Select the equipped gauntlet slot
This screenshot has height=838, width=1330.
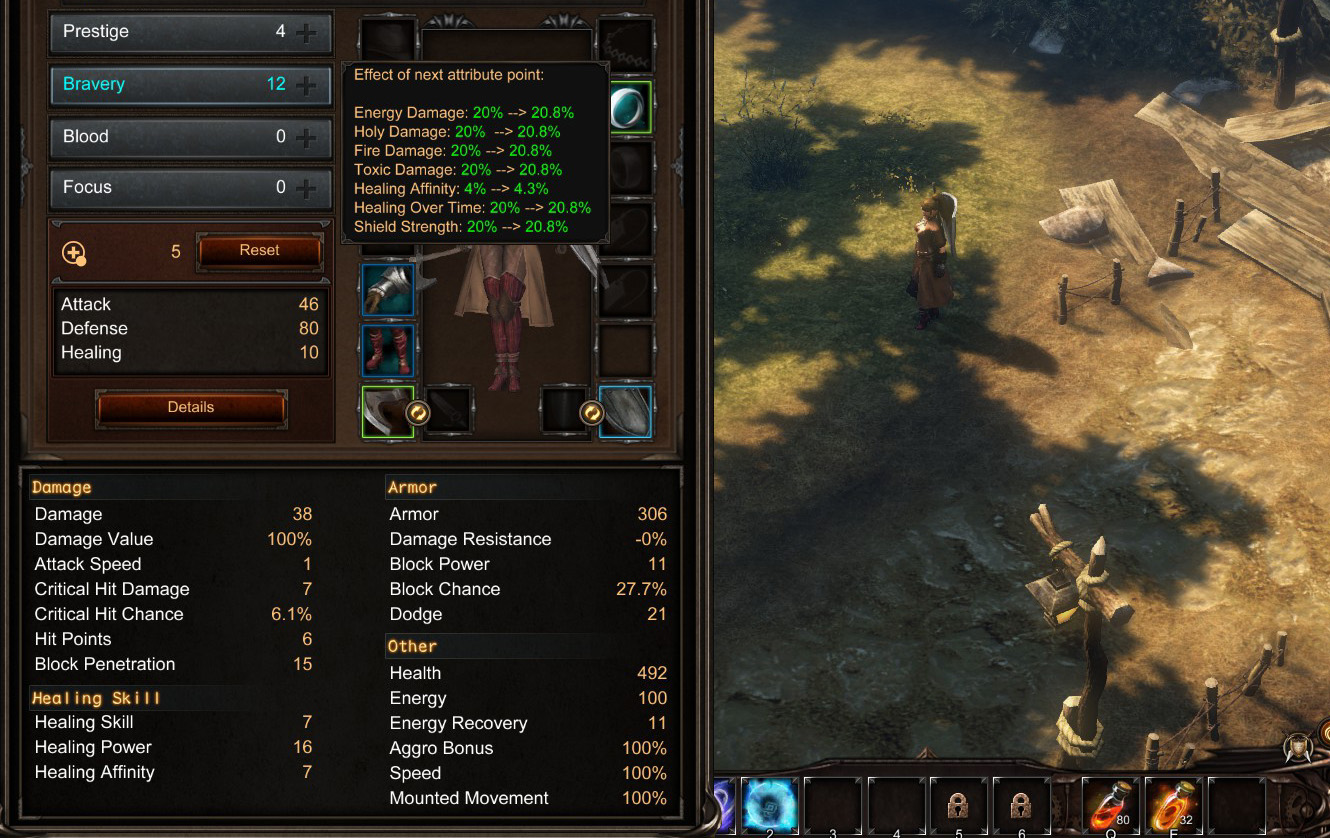pos(387,291)
